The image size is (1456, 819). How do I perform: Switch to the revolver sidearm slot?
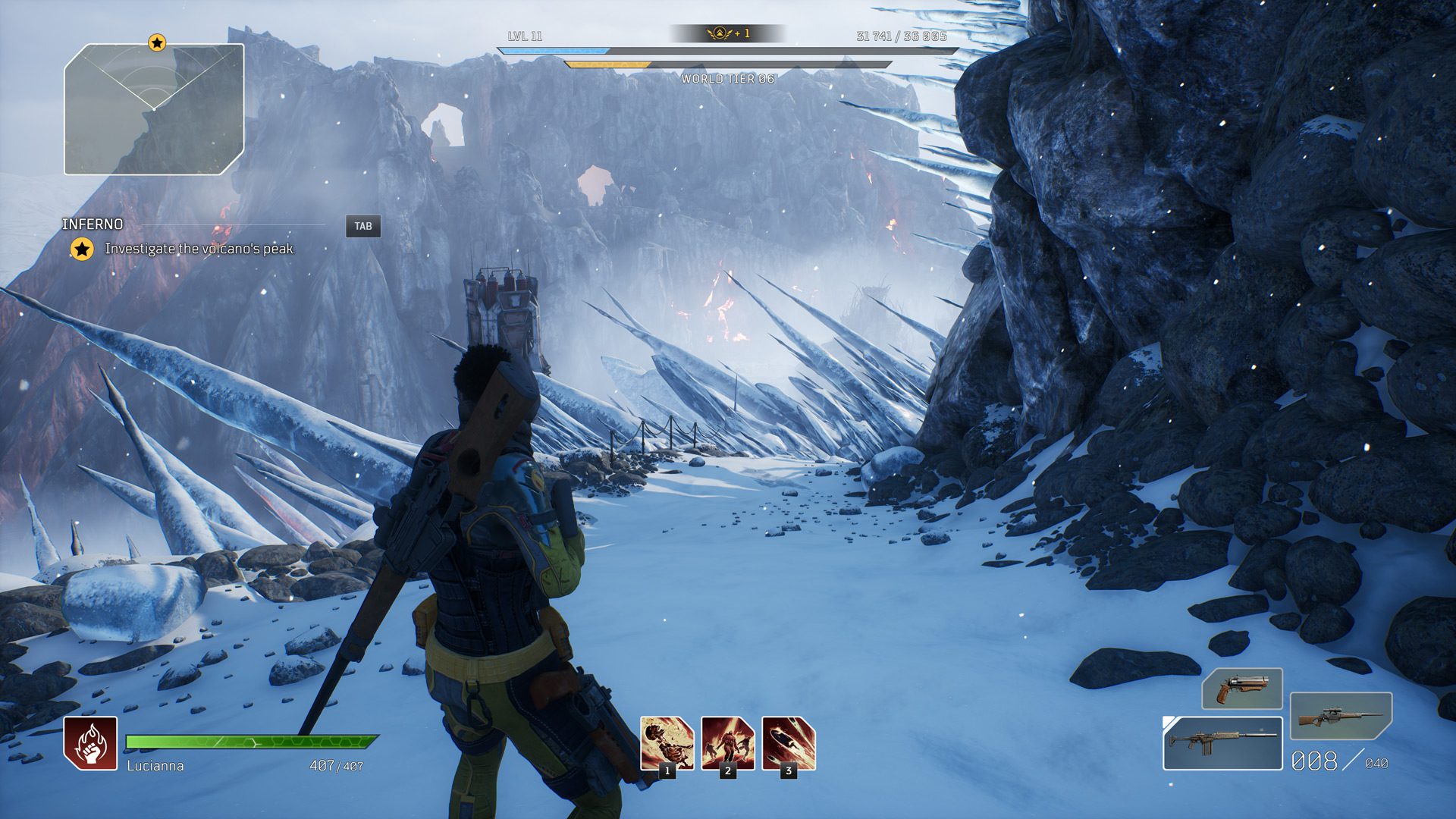[1241, 689]
